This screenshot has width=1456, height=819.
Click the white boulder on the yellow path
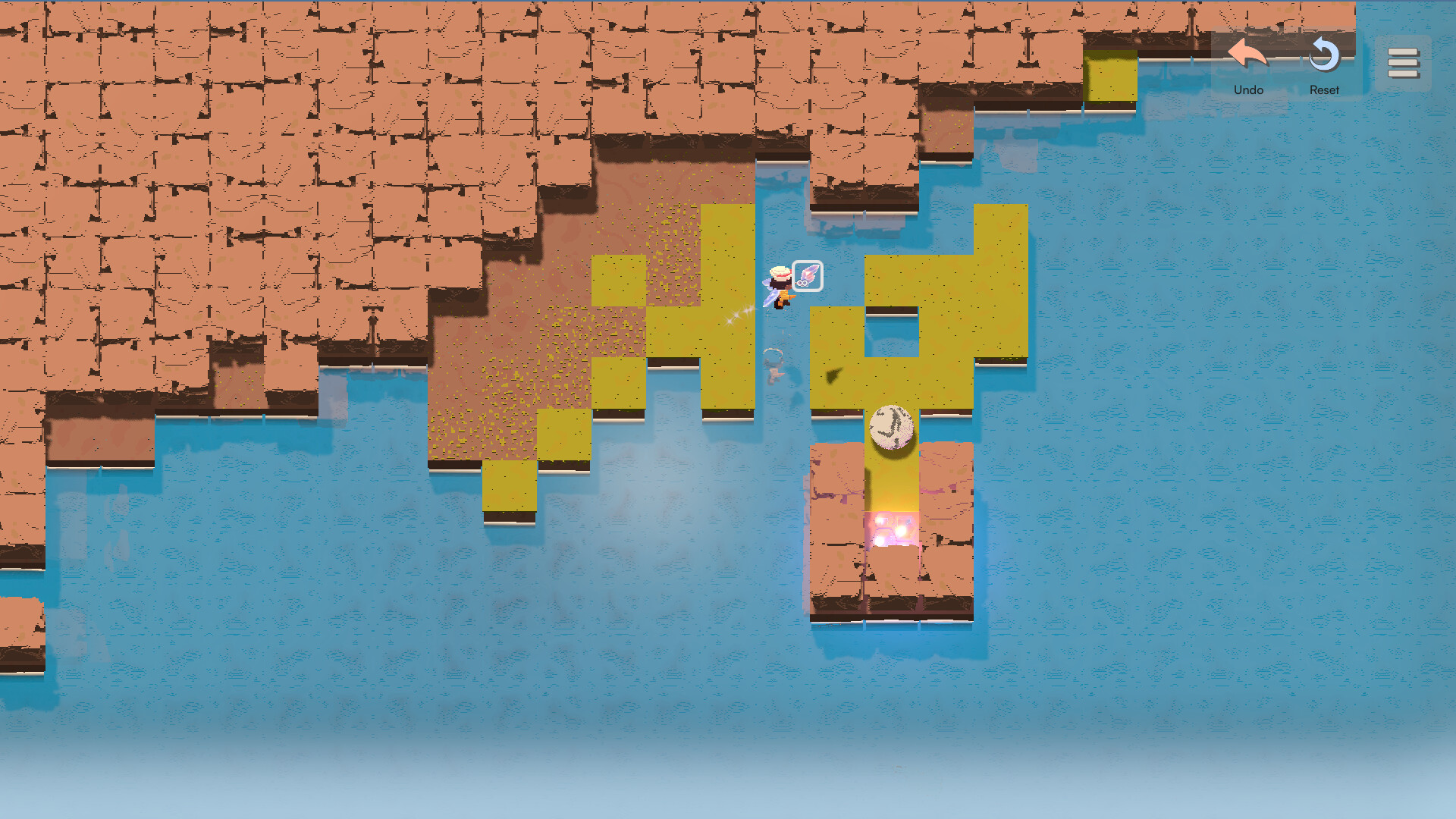[x=892, y=428]
